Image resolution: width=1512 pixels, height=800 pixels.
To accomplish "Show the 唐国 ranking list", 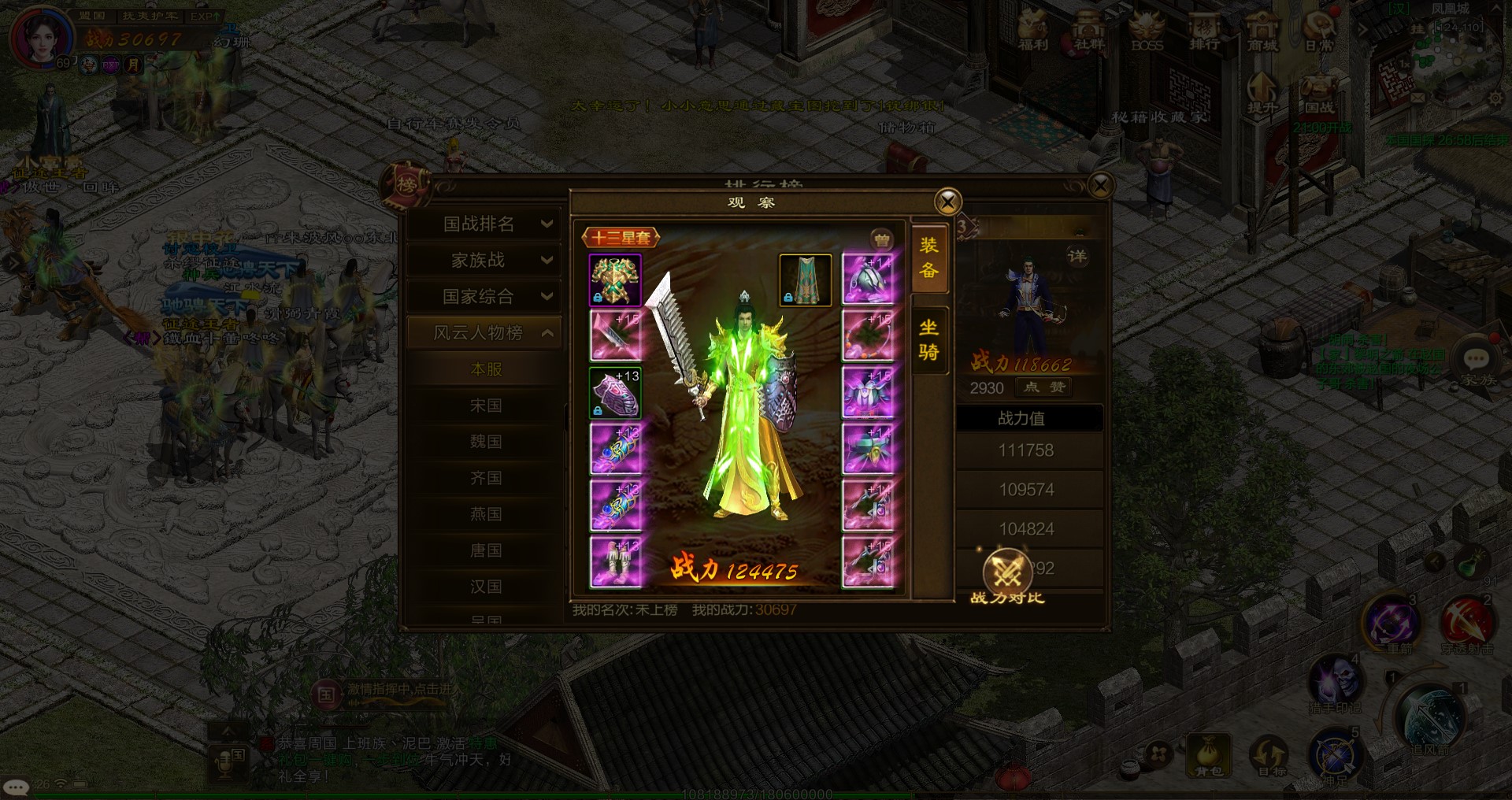I will tap(486, 550).
